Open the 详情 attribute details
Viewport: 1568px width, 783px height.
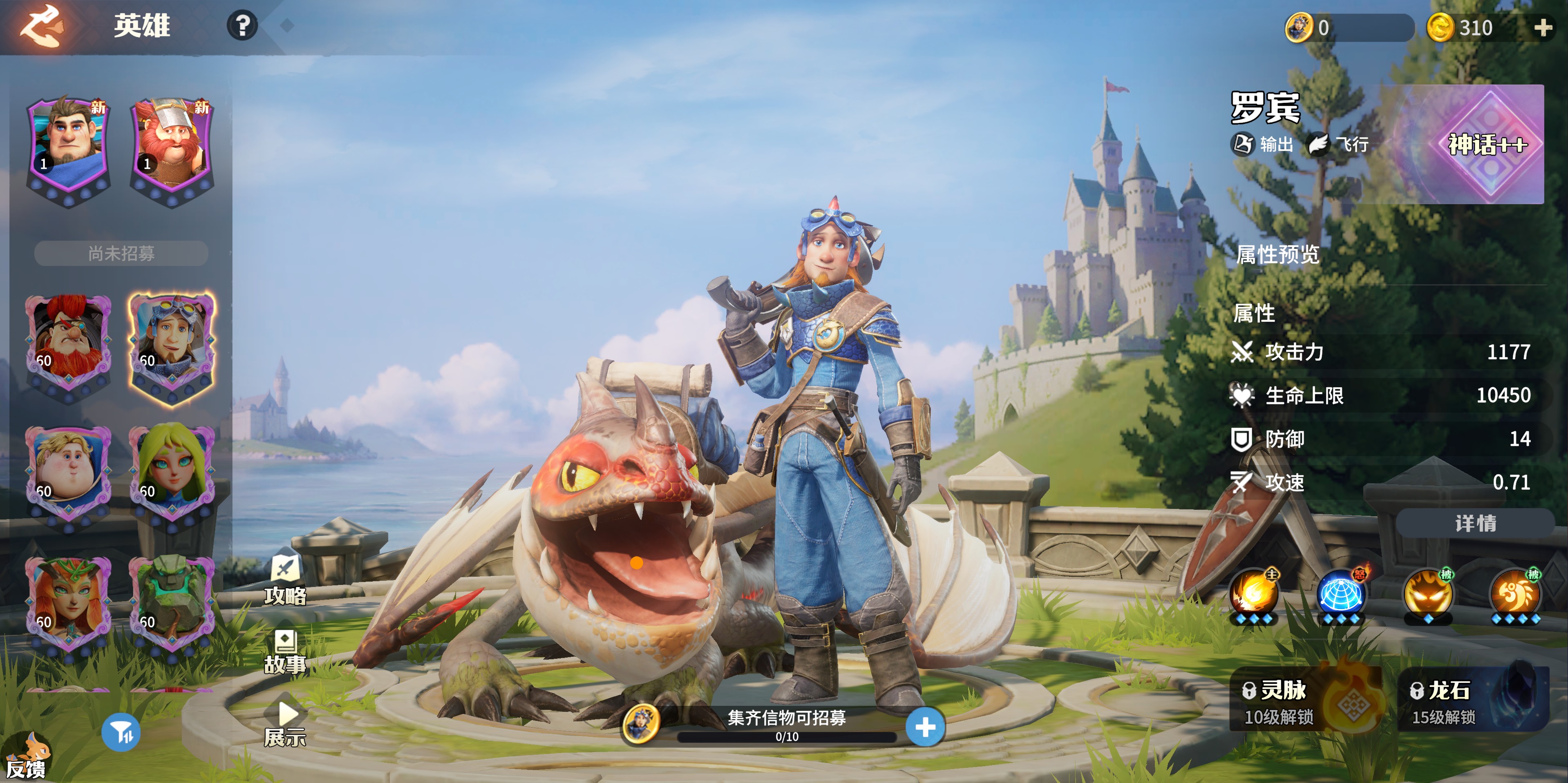coord(1475,523)
